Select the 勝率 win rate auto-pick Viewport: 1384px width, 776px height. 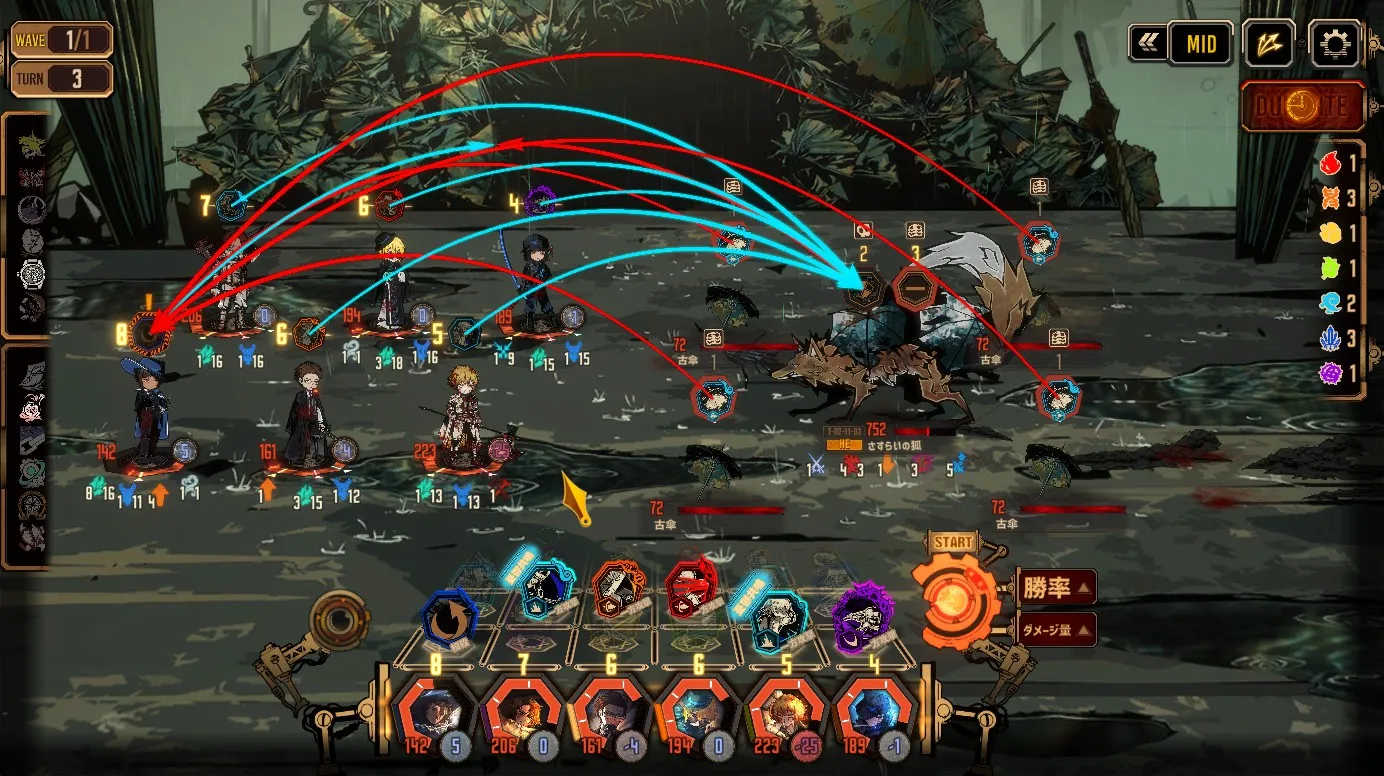point(1056,587)
